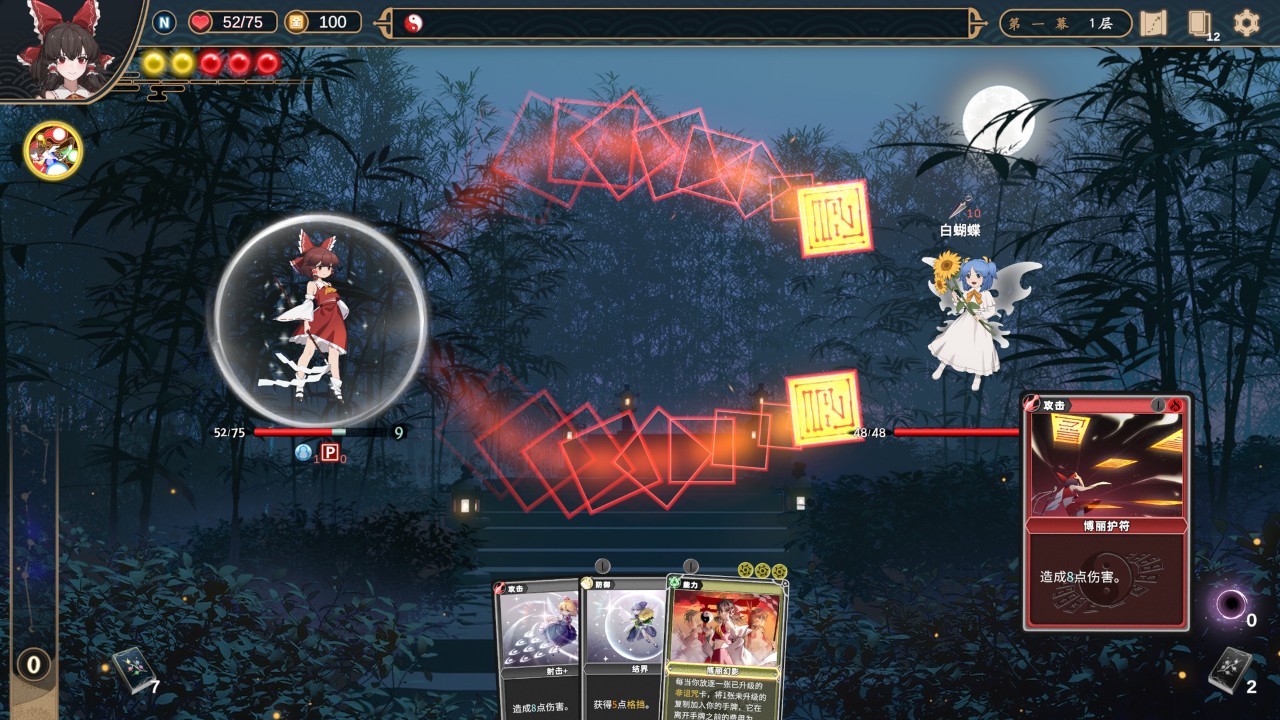Open the draw pile with 7 cards
Screen dimensions: 1280x720
tap(131, 670)
